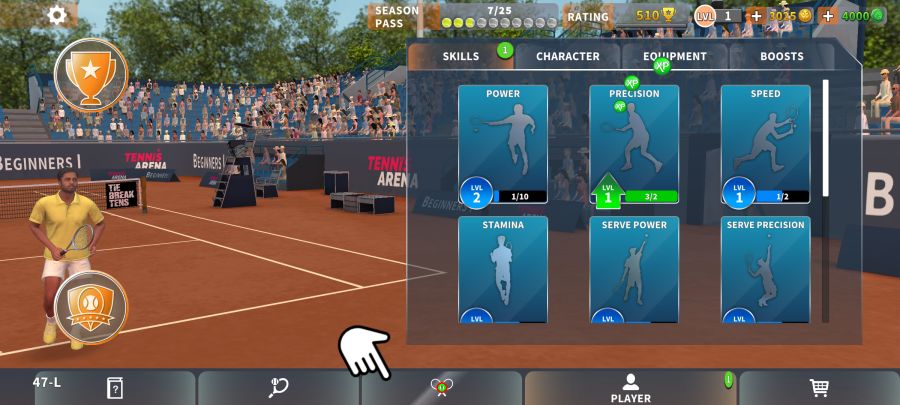Pick the Serve Precision skill card

tap(765, 270)
